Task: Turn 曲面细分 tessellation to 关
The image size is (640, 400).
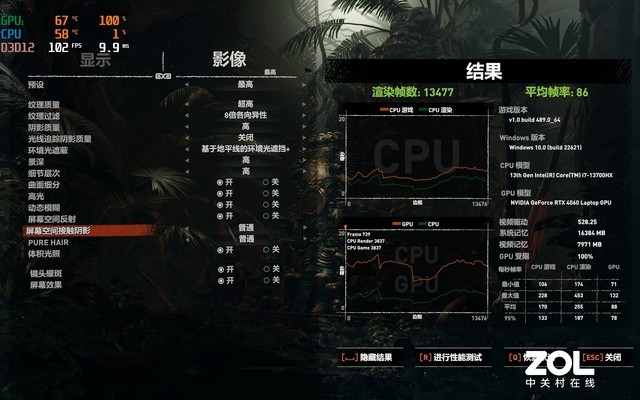Action: tap(265, 182)
